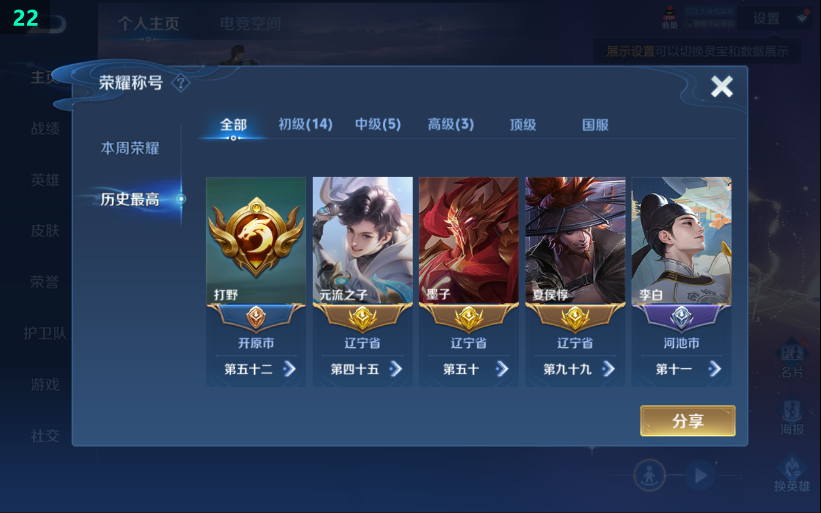The image size is (821, 513).
Task: Open the 国服 tab
Action: (x=596, y=125)
